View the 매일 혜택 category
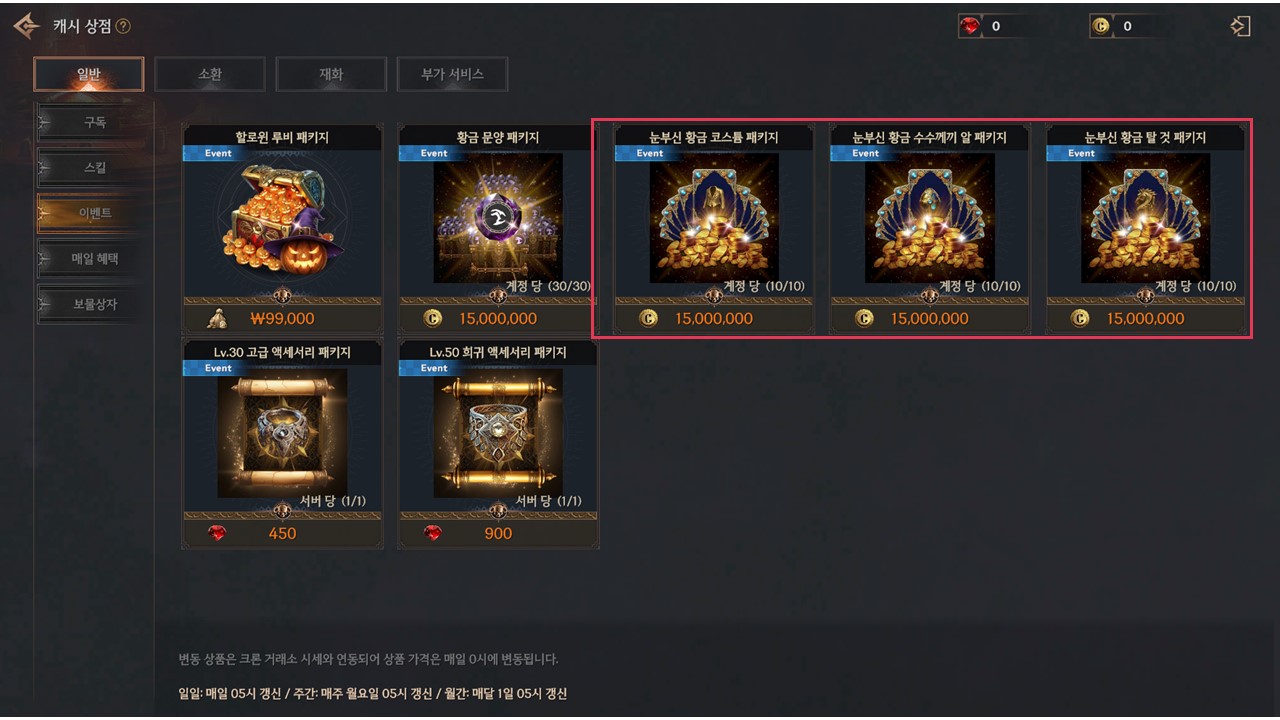1280x720 pixels. point(95,259)
